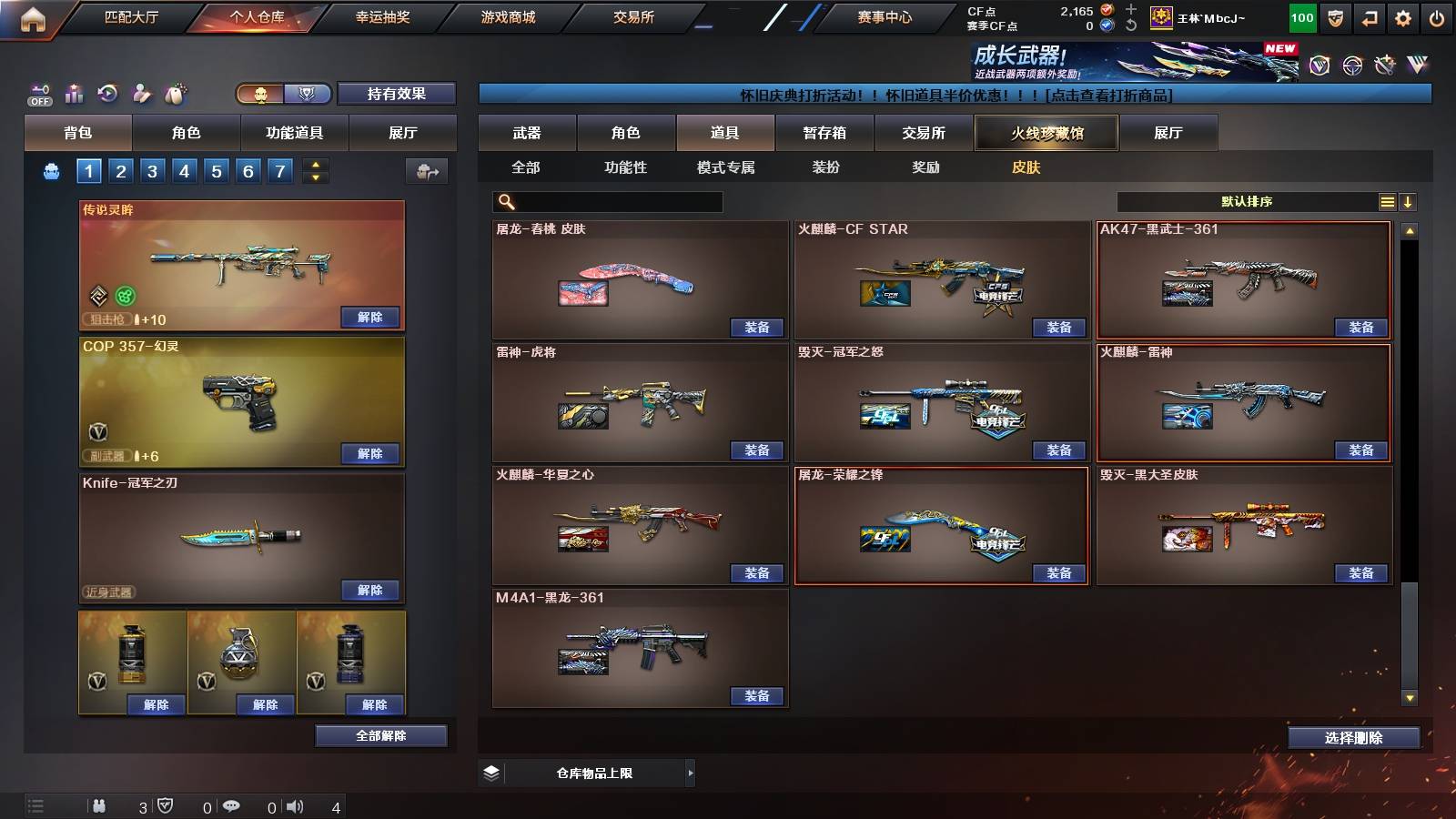Viewport: 1456px width, 819px height.
Task: Toggle descending sort with the arrow icon
Action: tap(1408, 201)
